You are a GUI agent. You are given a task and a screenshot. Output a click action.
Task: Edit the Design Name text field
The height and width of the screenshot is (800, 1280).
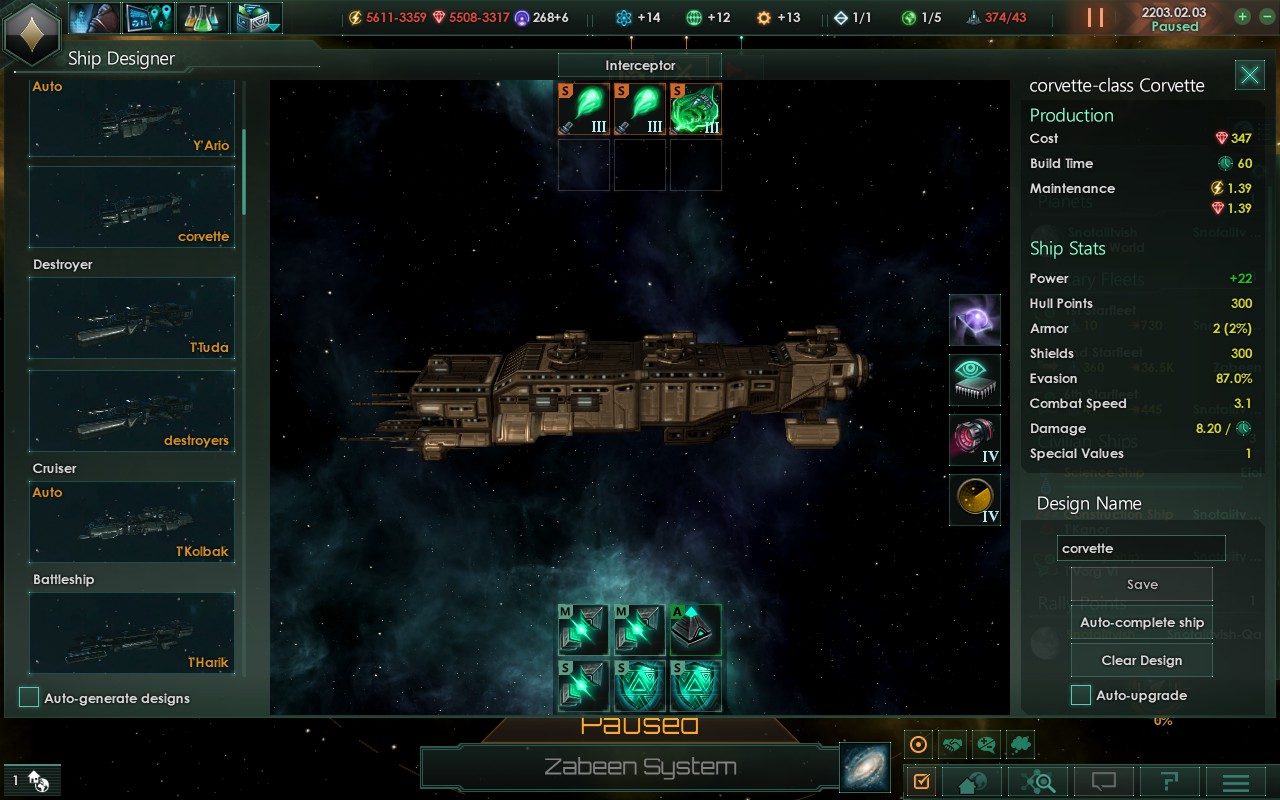(1140, 548)
